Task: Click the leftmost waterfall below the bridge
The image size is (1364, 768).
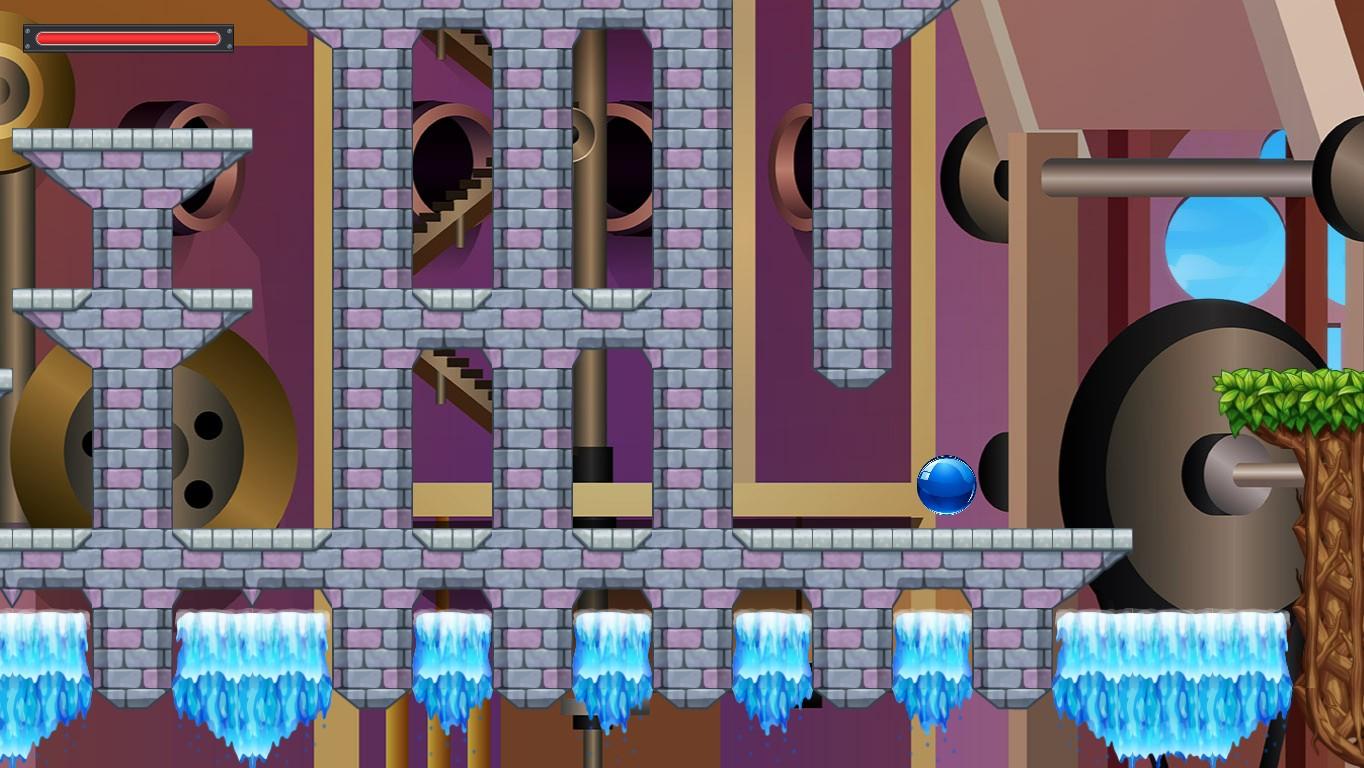Action: (x=40, y=660)
